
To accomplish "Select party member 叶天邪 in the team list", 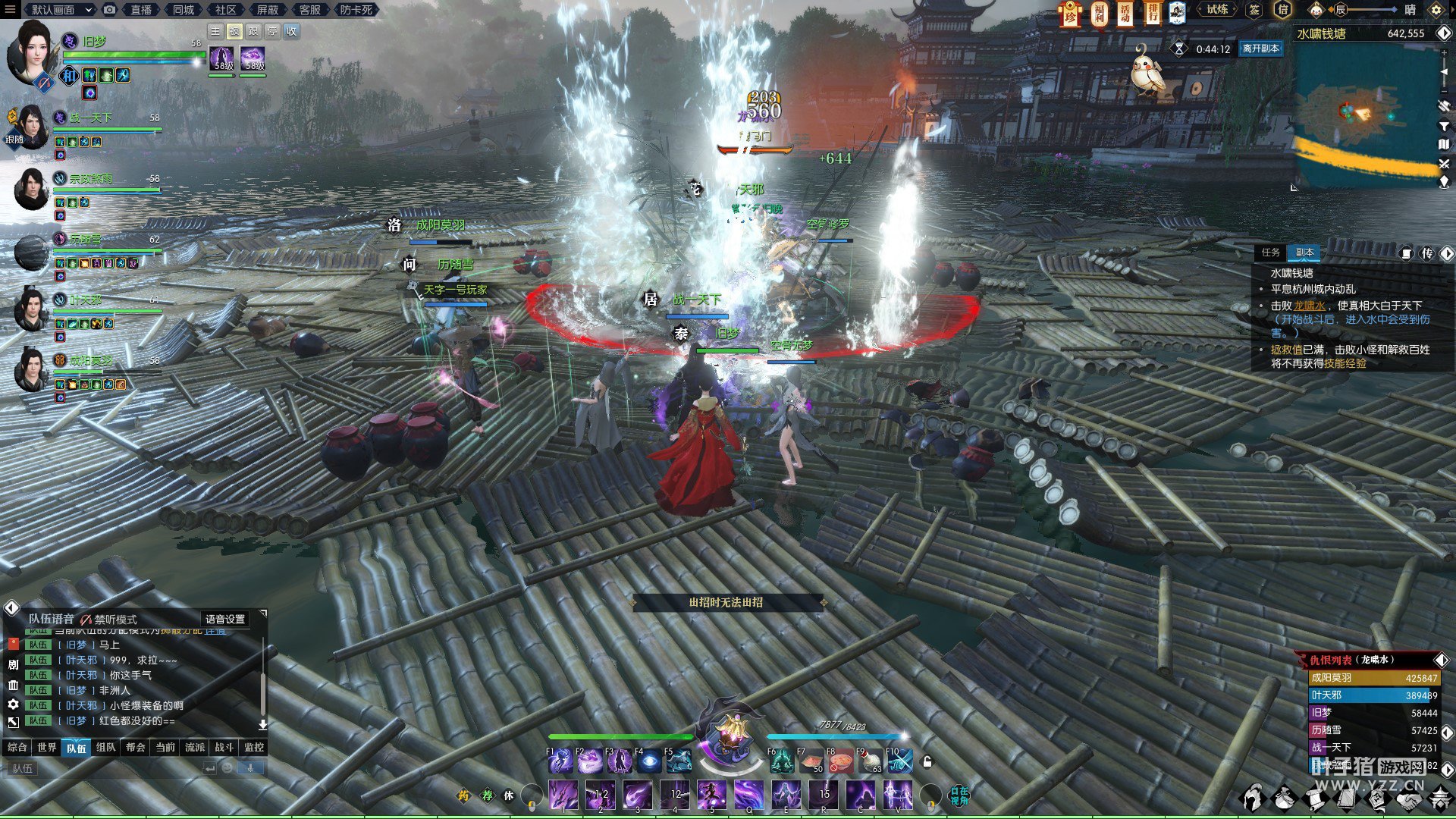I will click(86, 300).
